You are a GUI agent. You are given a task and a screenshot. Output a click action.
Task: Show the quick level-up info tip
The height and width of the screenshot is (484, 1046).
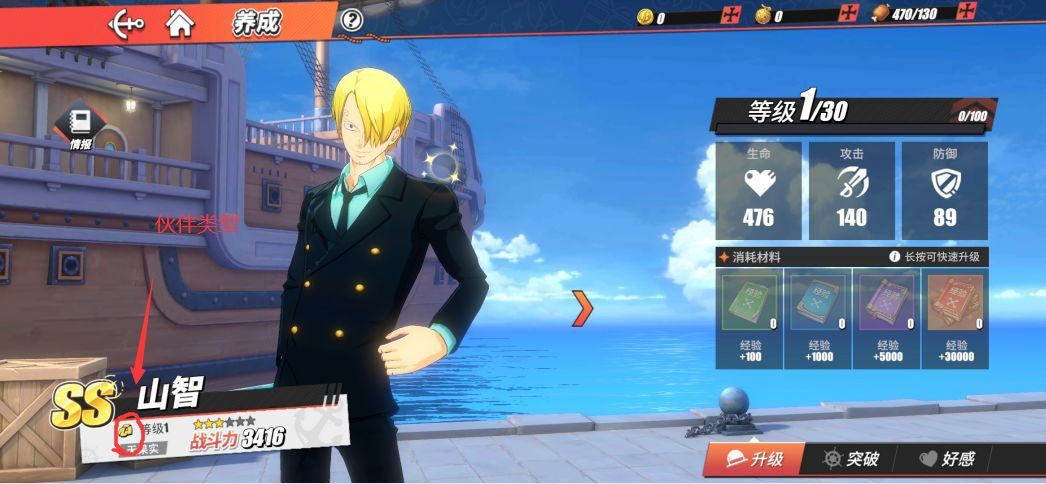(895, 257)
